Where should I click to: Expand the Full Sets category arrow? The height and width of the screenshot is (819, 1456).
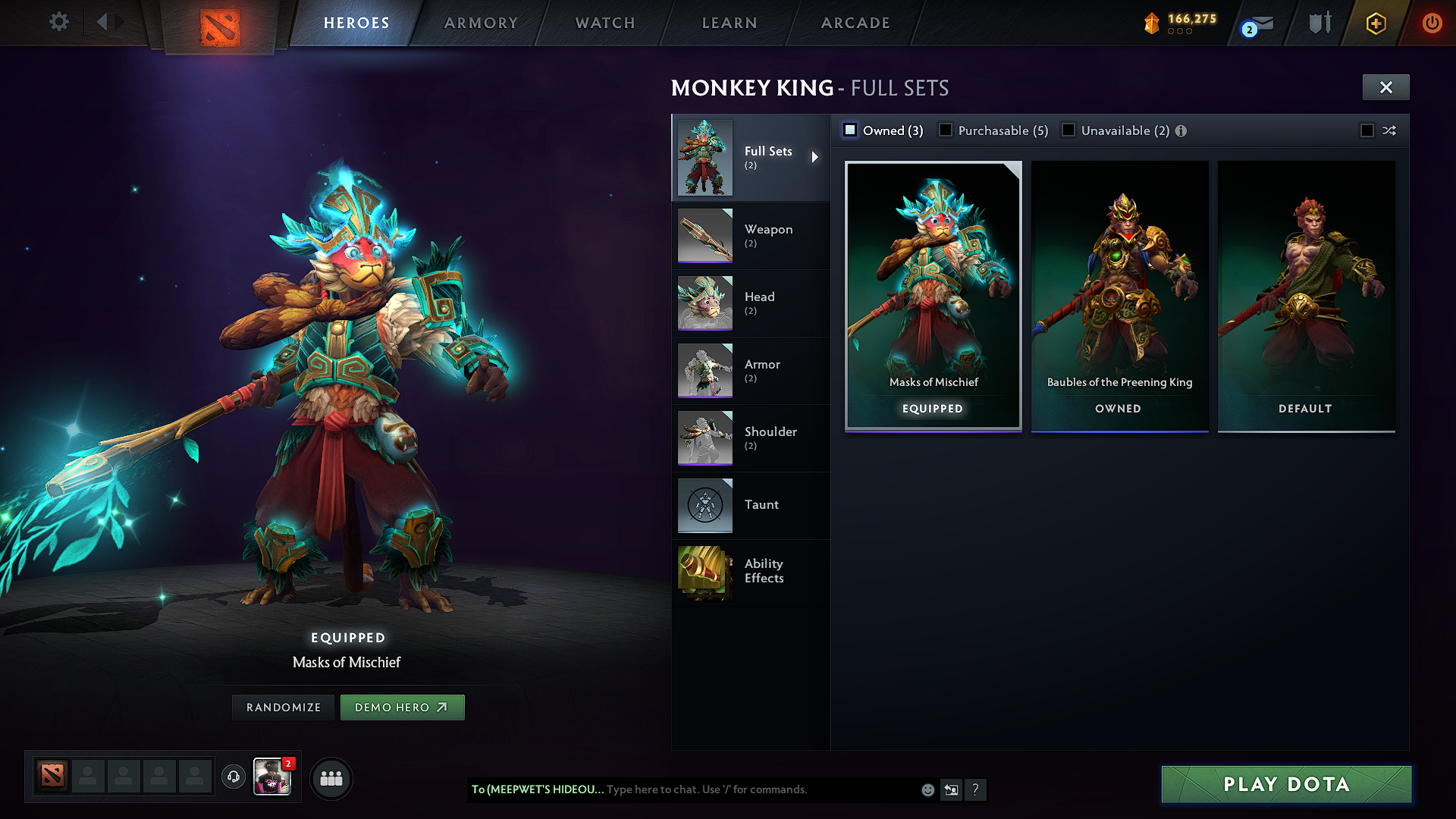(816, 158)
